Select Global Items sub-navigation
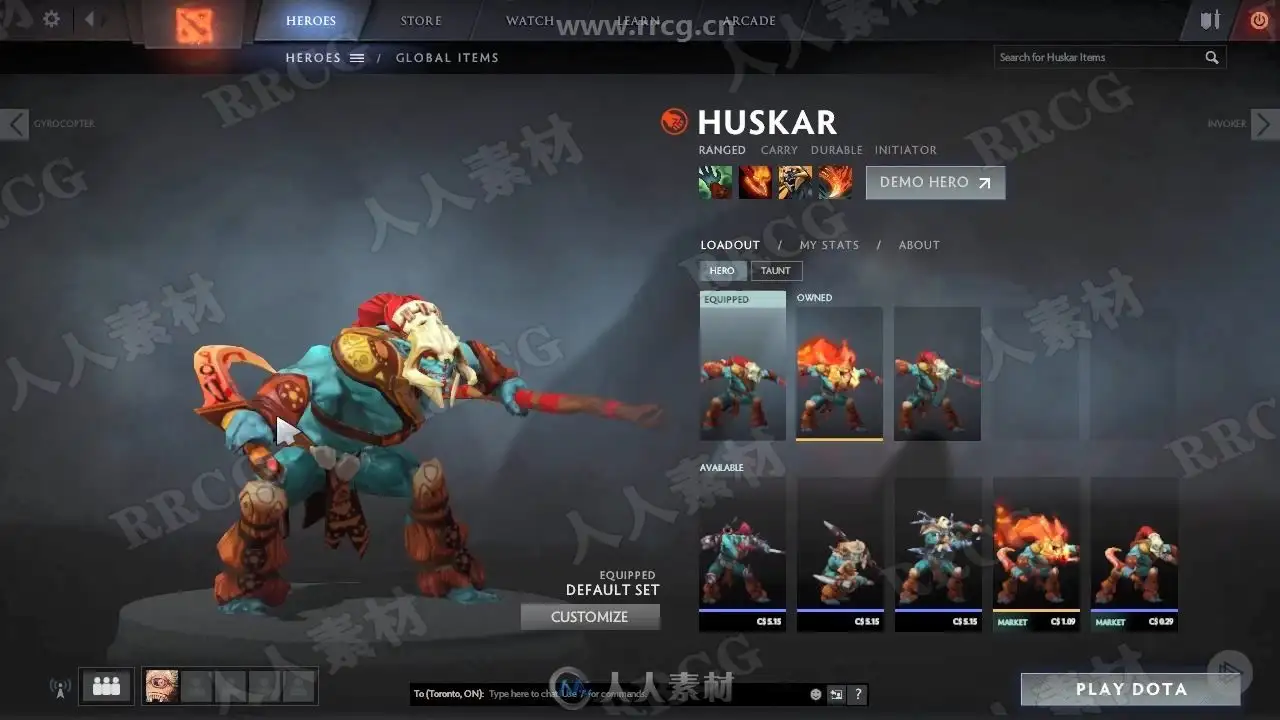The image size is (1280, 720). [447, 58]
